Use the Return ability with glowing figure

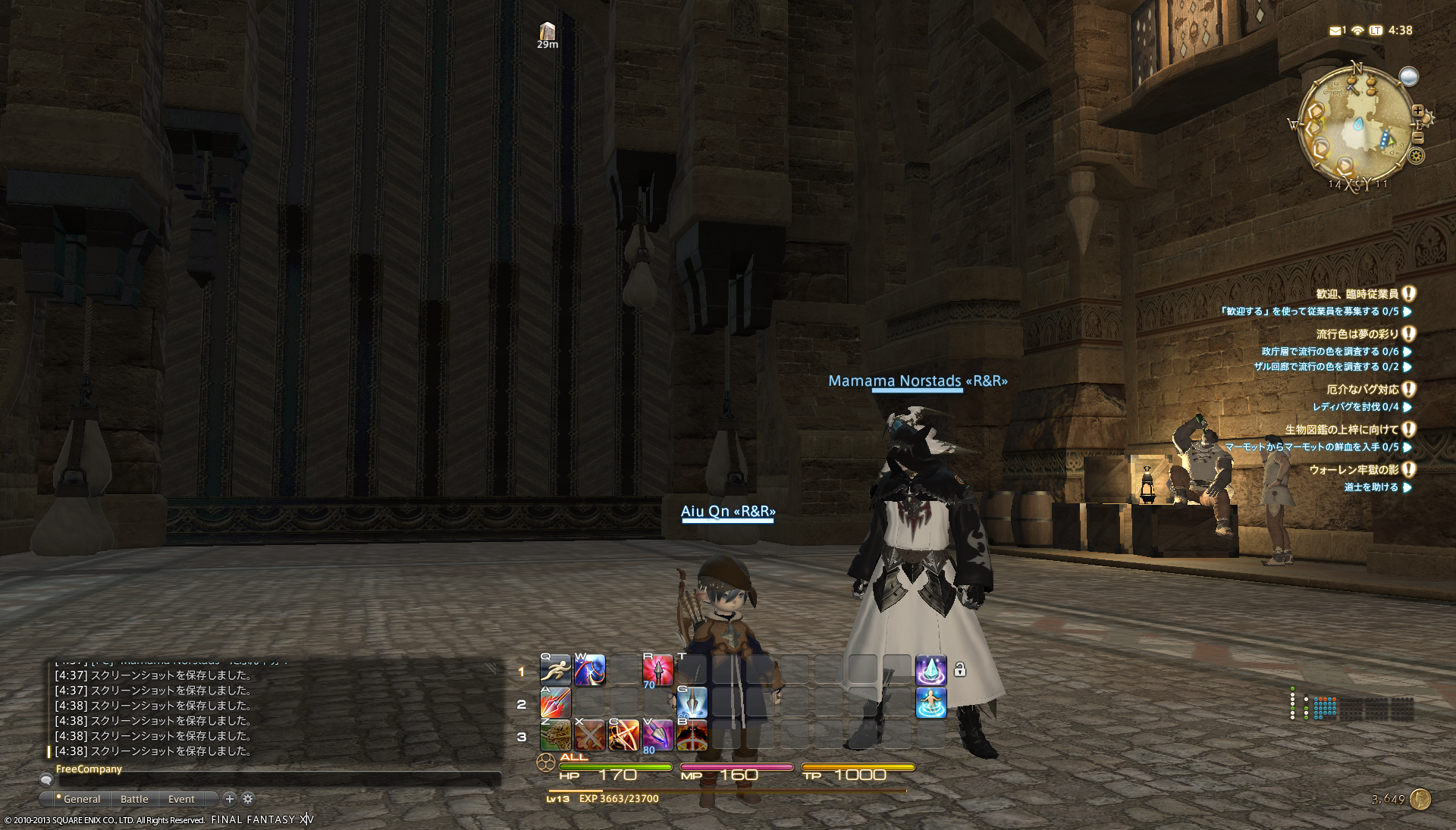[x=930, y=703]
